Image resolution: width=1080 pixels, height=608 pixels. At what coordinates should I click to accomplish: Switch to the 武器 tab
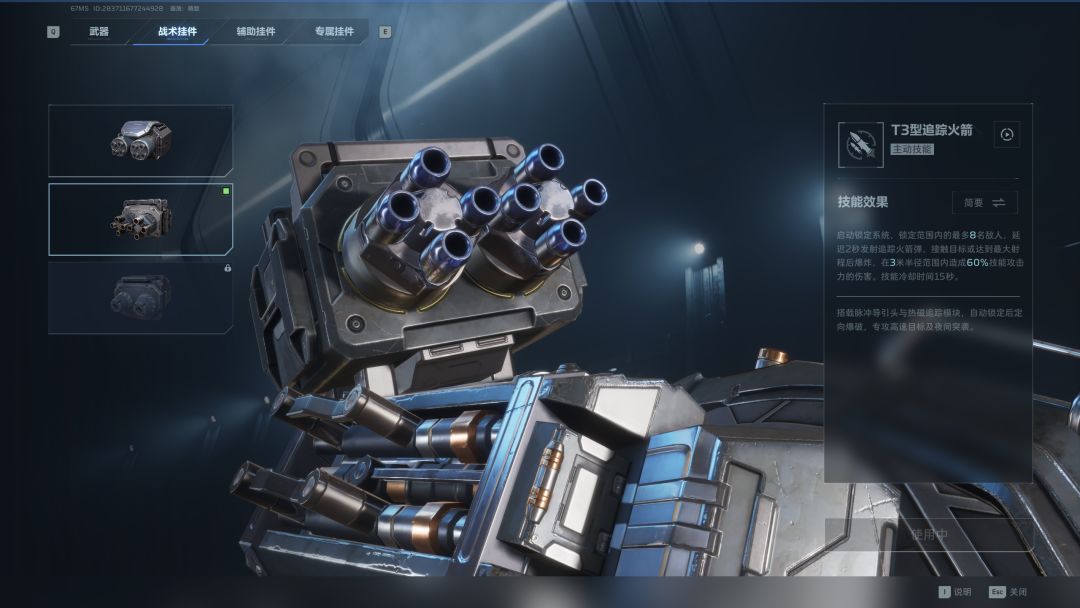pos(99,31)
